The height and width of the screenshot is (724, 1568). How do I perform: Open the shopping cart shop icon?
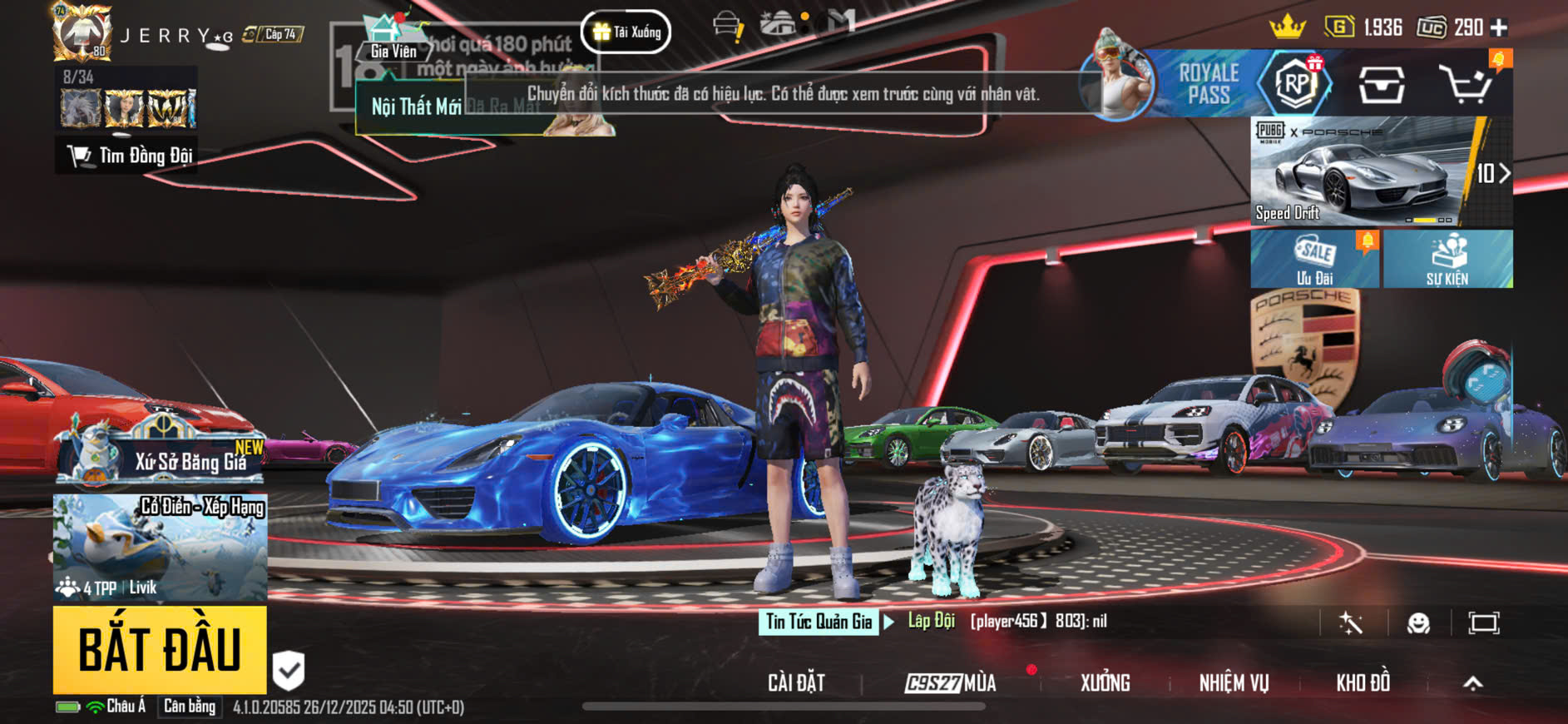1467,84
